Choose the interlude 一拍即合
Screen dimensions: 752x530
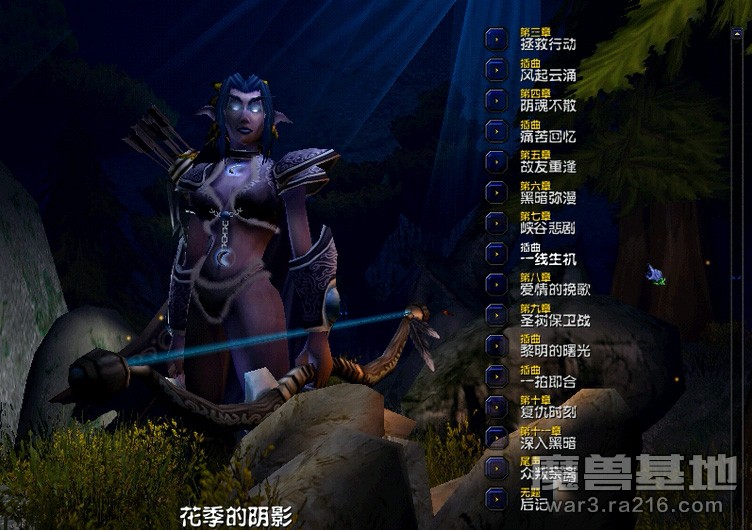tap(497, 376)
